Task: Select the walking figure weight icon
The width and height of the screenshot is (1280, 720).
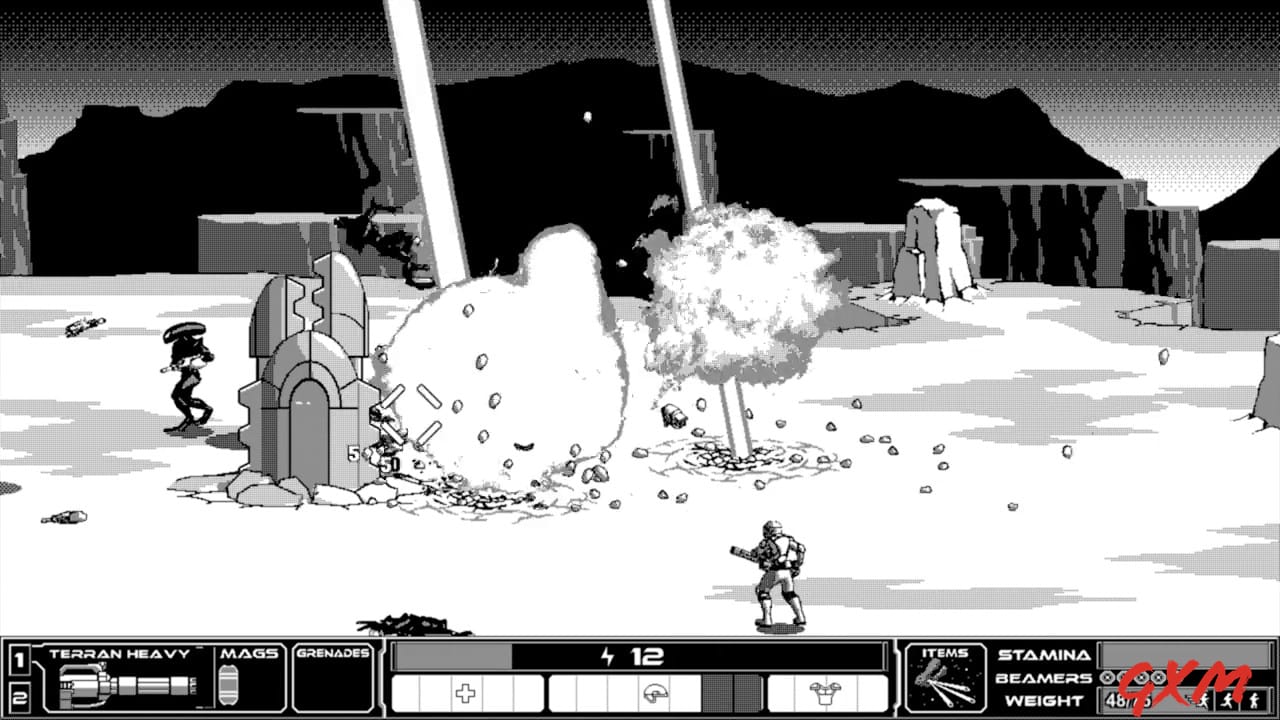Action: [1255, 700]
